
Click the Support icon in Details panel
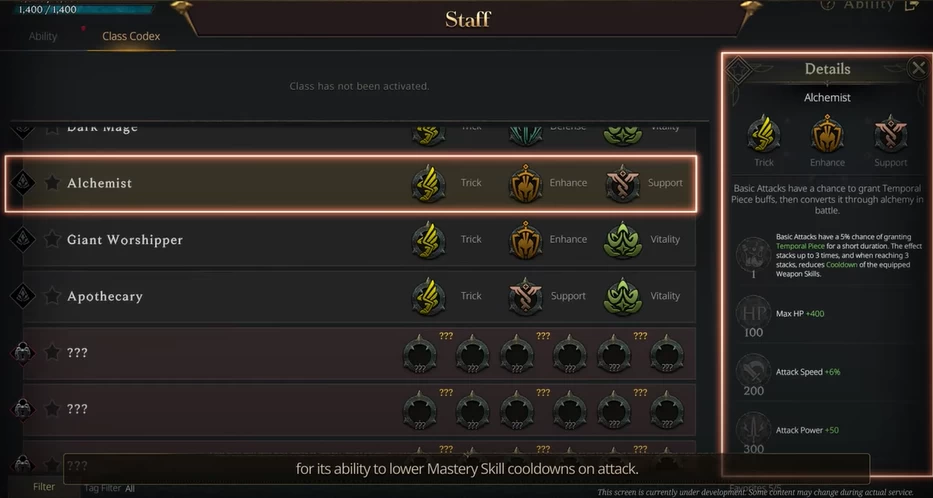[890, 134]
